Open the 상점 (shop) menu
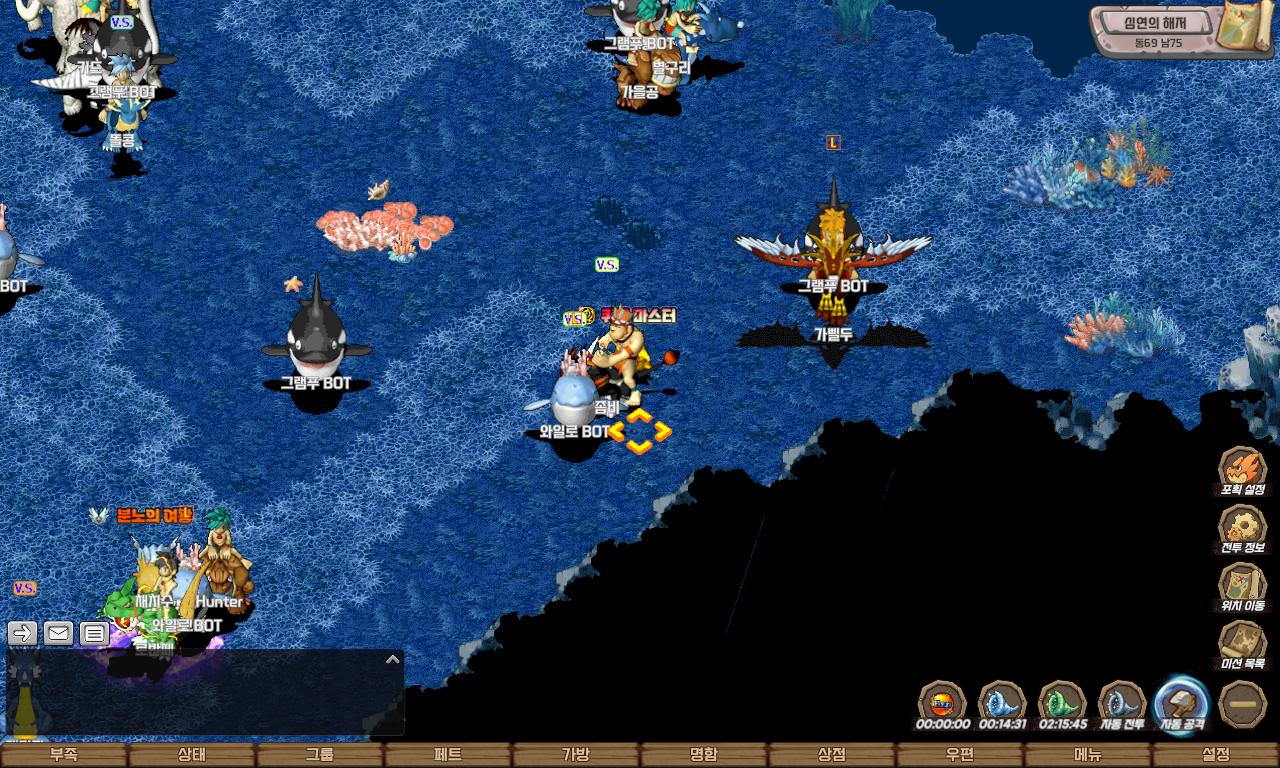The image size is (1280, 768). point(832,755)
